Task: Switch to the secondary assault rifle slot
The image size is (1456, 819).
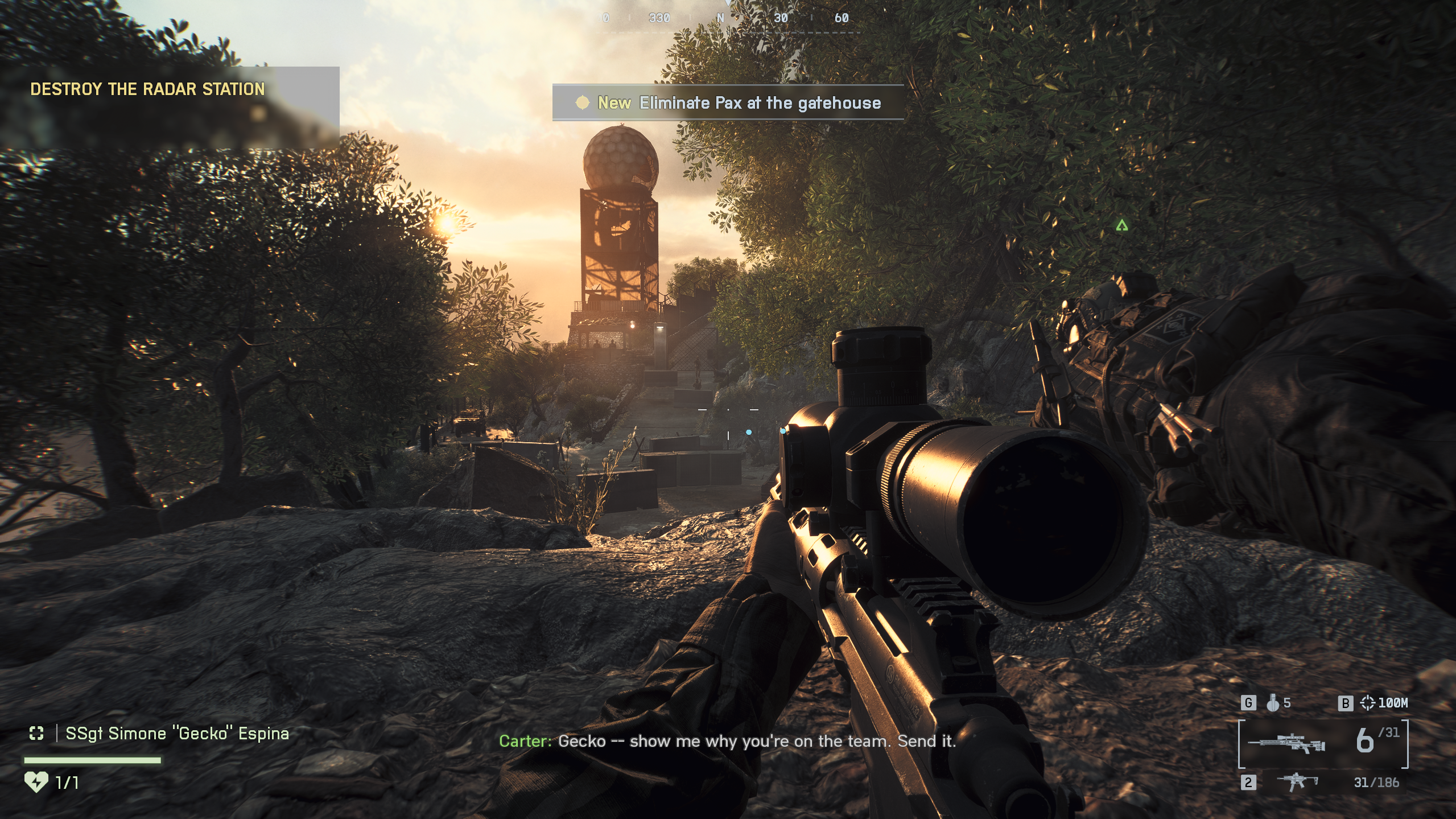Action: [x=1297, y=781]
